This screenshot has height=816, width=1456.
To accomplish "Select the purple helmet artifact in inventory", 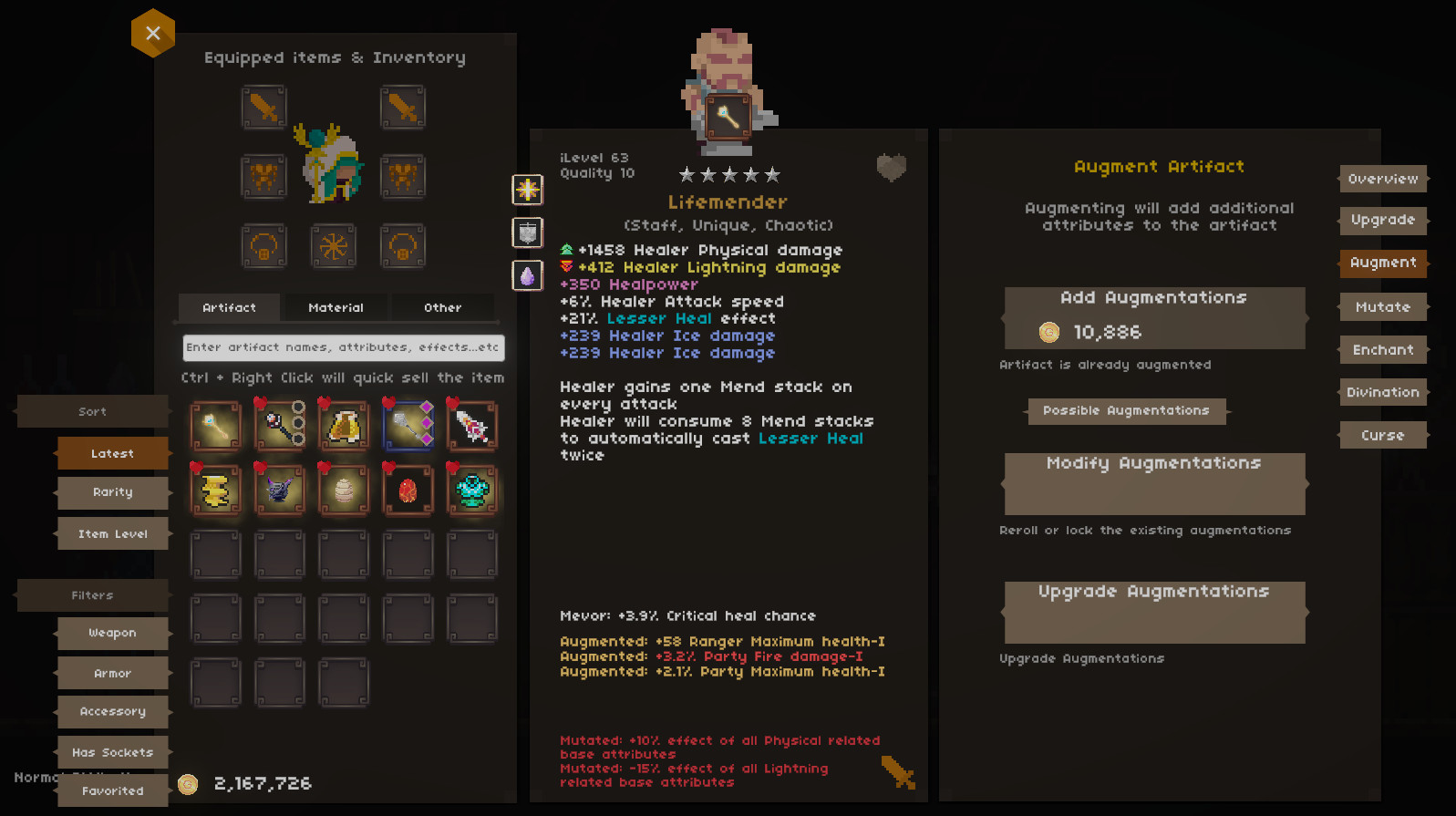I will tap(280, 490).
